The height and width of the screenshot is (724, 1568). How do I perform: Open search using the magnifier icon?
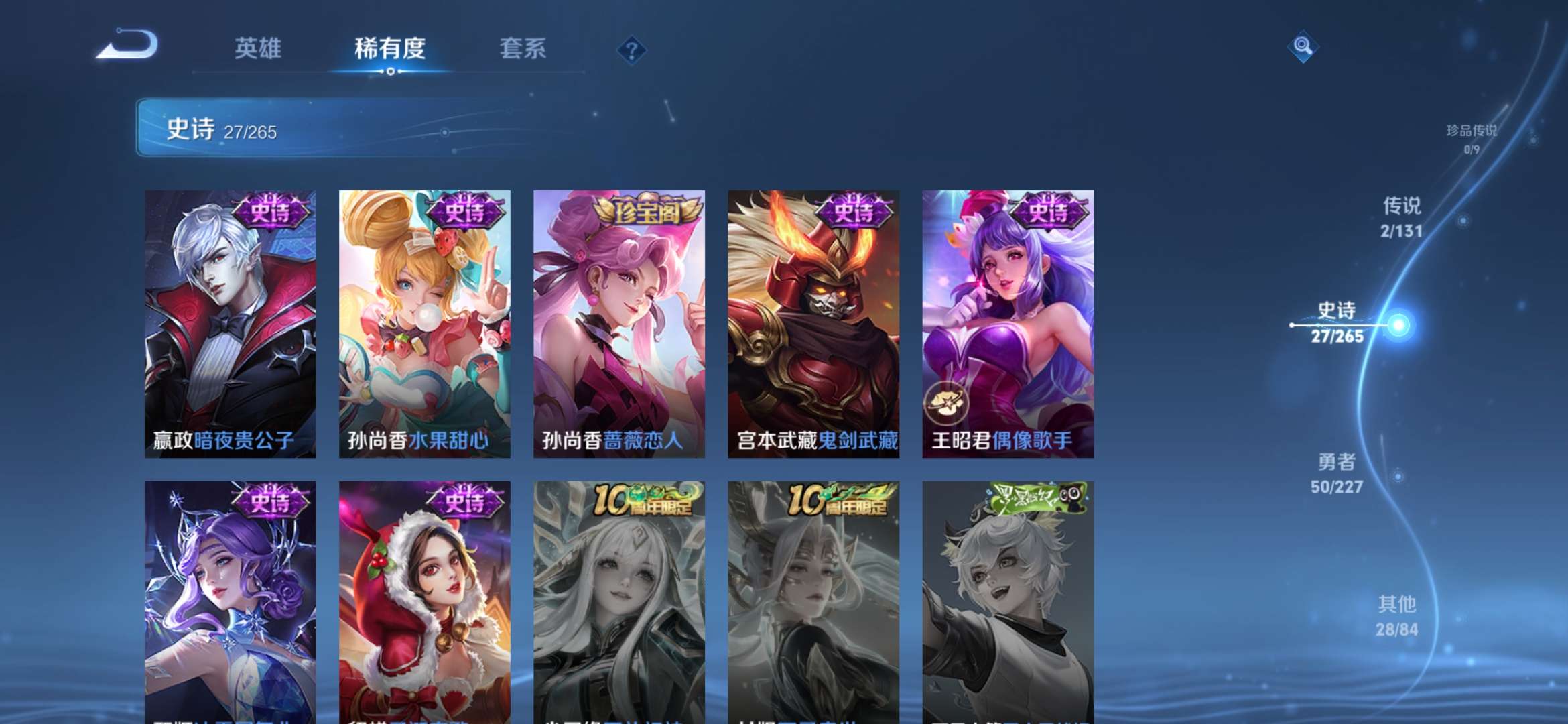(x=1304, y=46)
